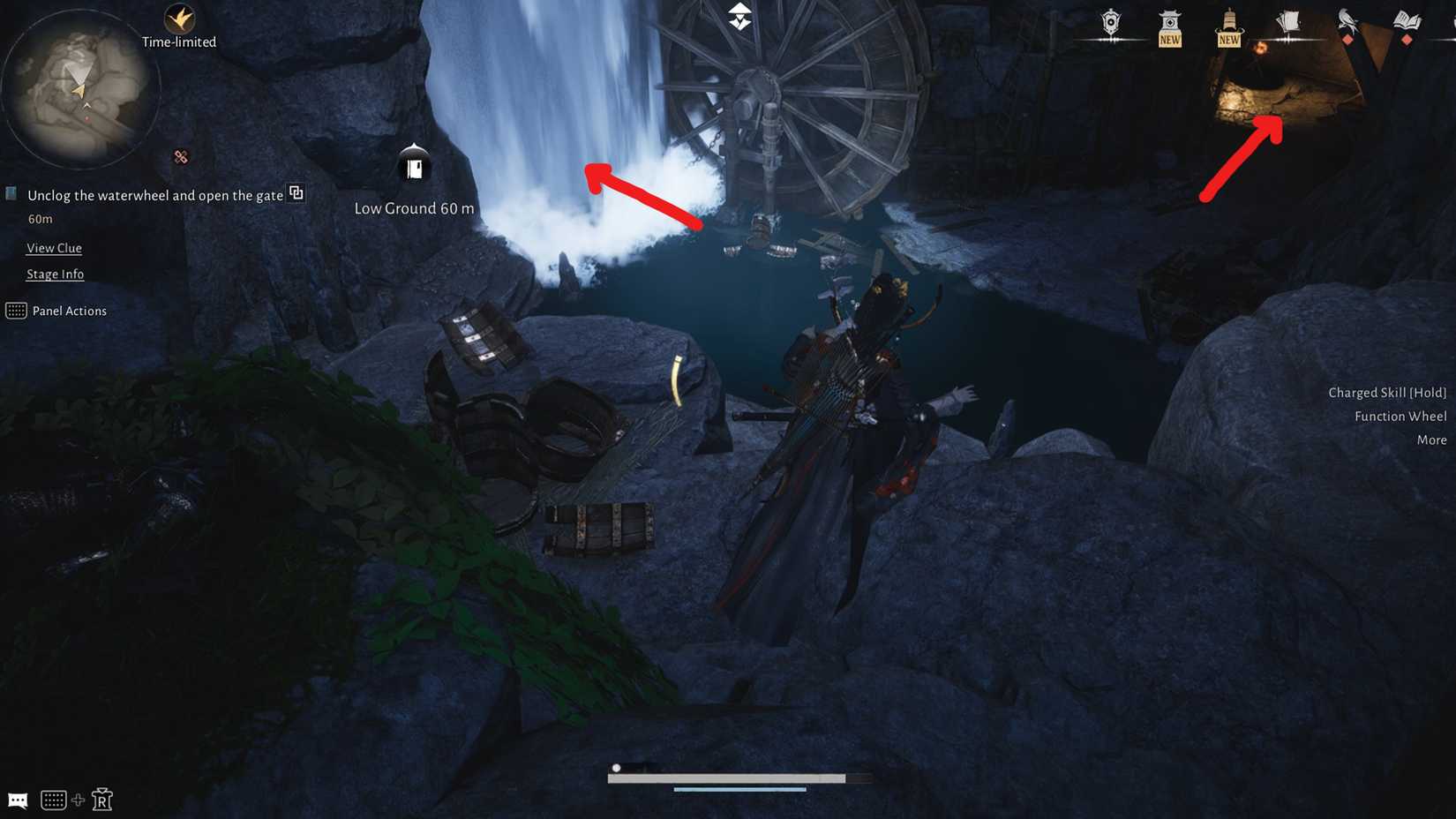Image resolution: width=1456 pixels, height=819 pixels.
Task: Expand the More options on the right
Action: pos(1431,439)
